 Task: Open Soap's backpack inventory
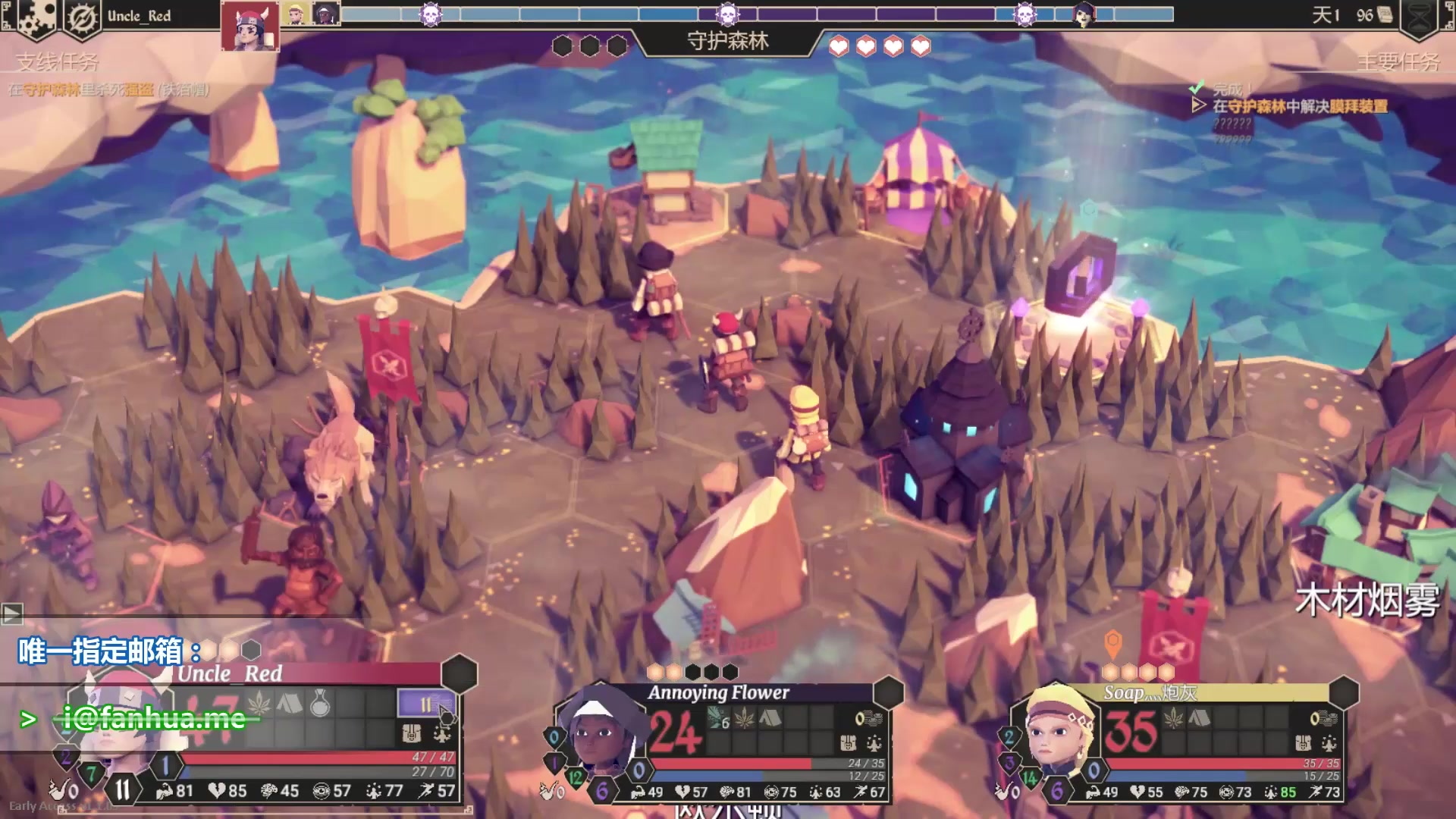tap(1304, 742)
